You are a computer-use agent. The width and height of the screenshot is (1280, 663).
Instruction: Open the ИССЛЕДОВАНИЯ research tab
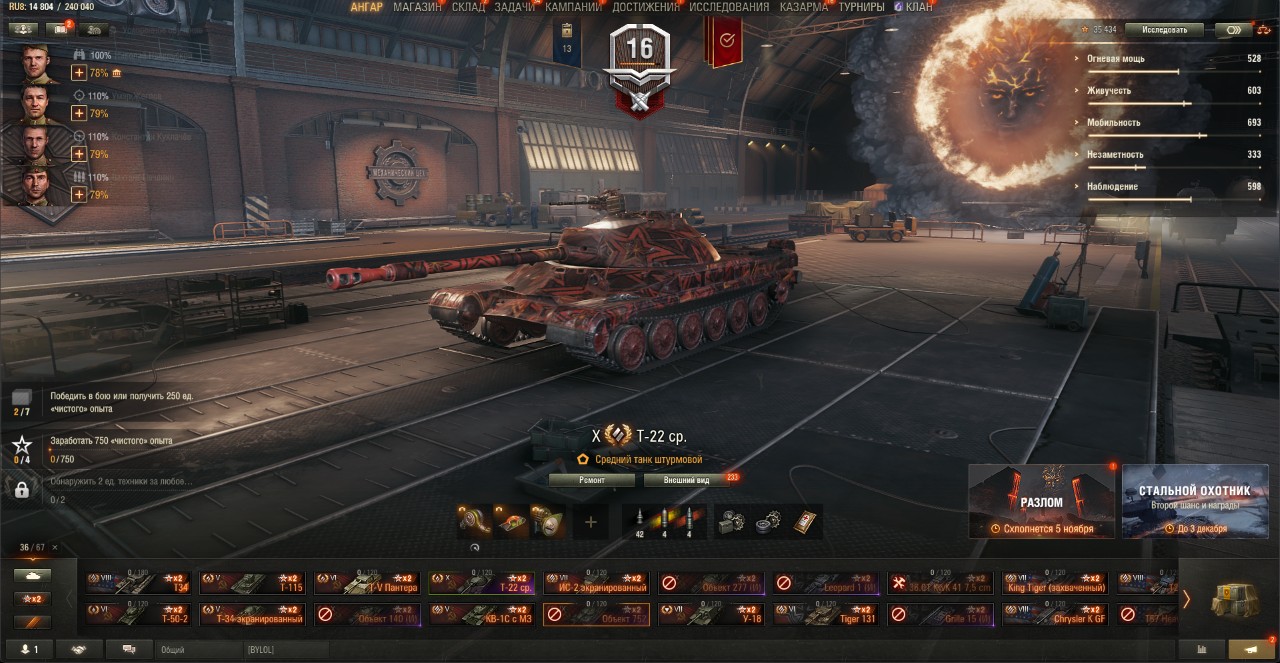(729, 7)
